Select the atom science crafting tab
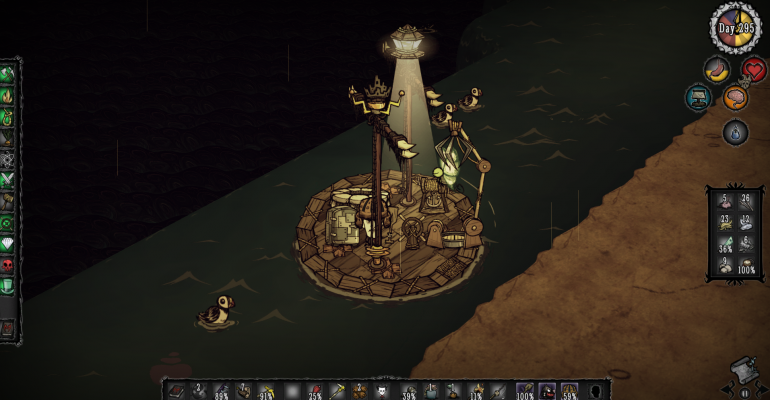 pos(8,159)
